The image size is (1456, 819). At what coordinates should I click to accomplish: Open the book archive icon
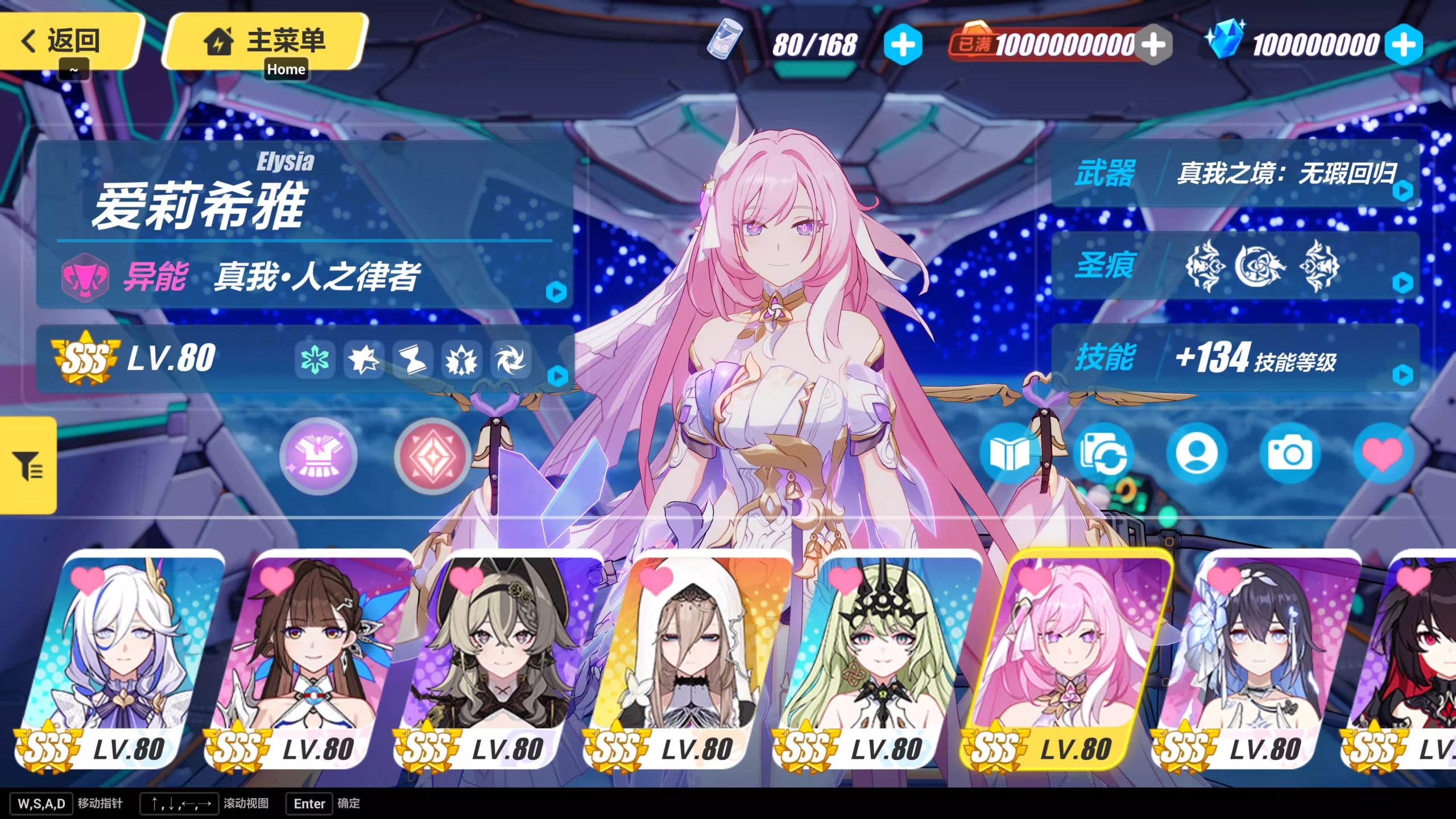[1008, 454]
